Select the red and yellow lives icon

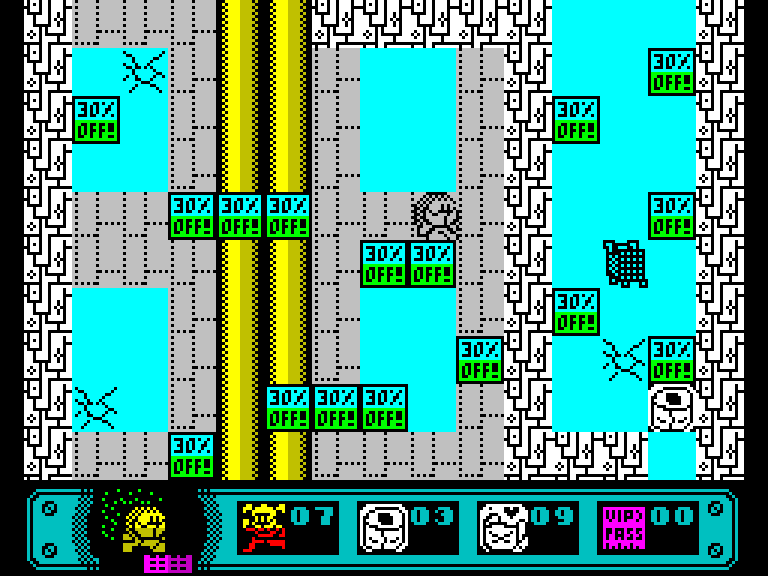(x=263, y=527)
